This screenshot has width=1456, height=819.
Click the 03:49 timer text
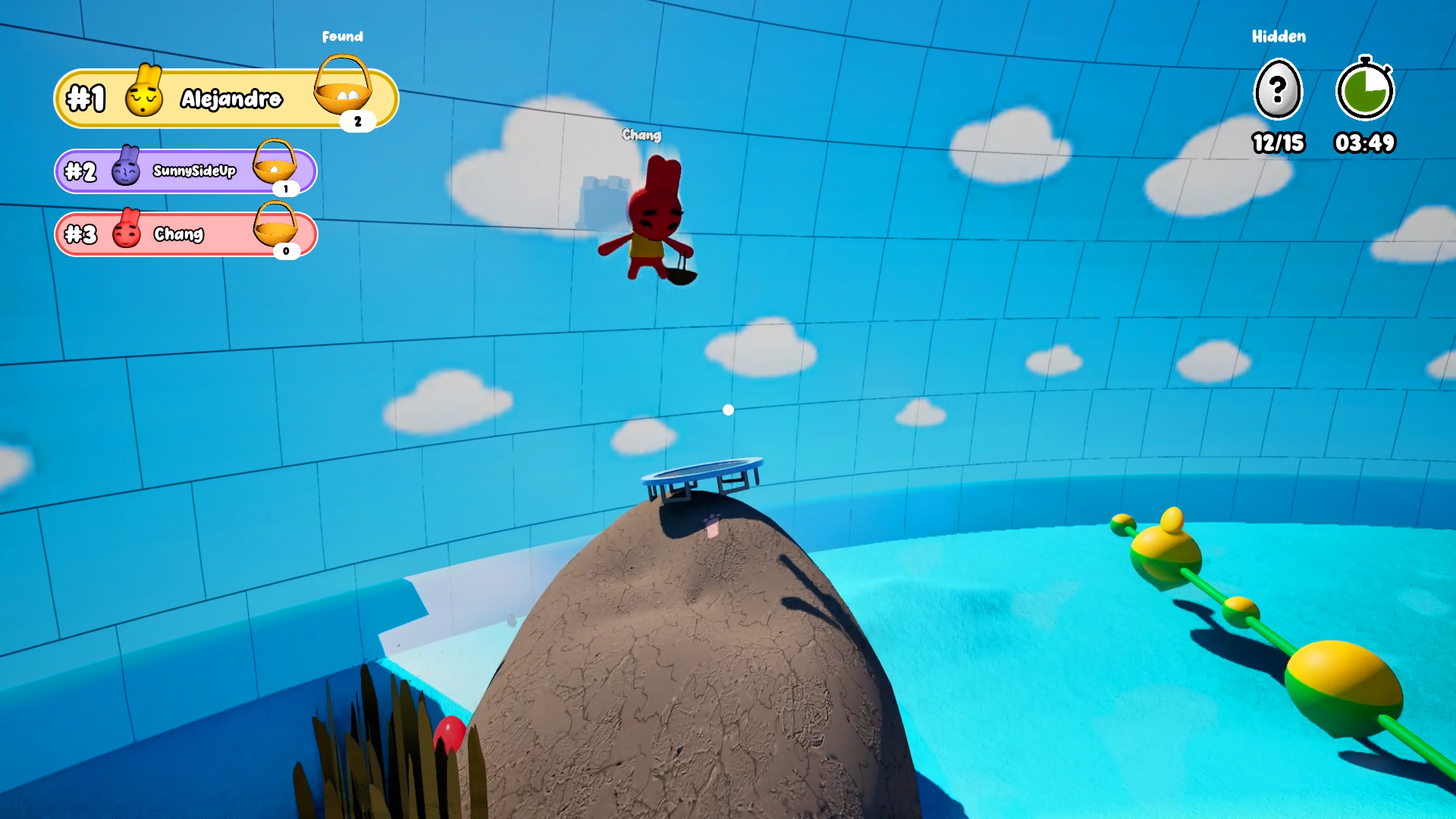pyautogui.click(x=1365, y=143)
